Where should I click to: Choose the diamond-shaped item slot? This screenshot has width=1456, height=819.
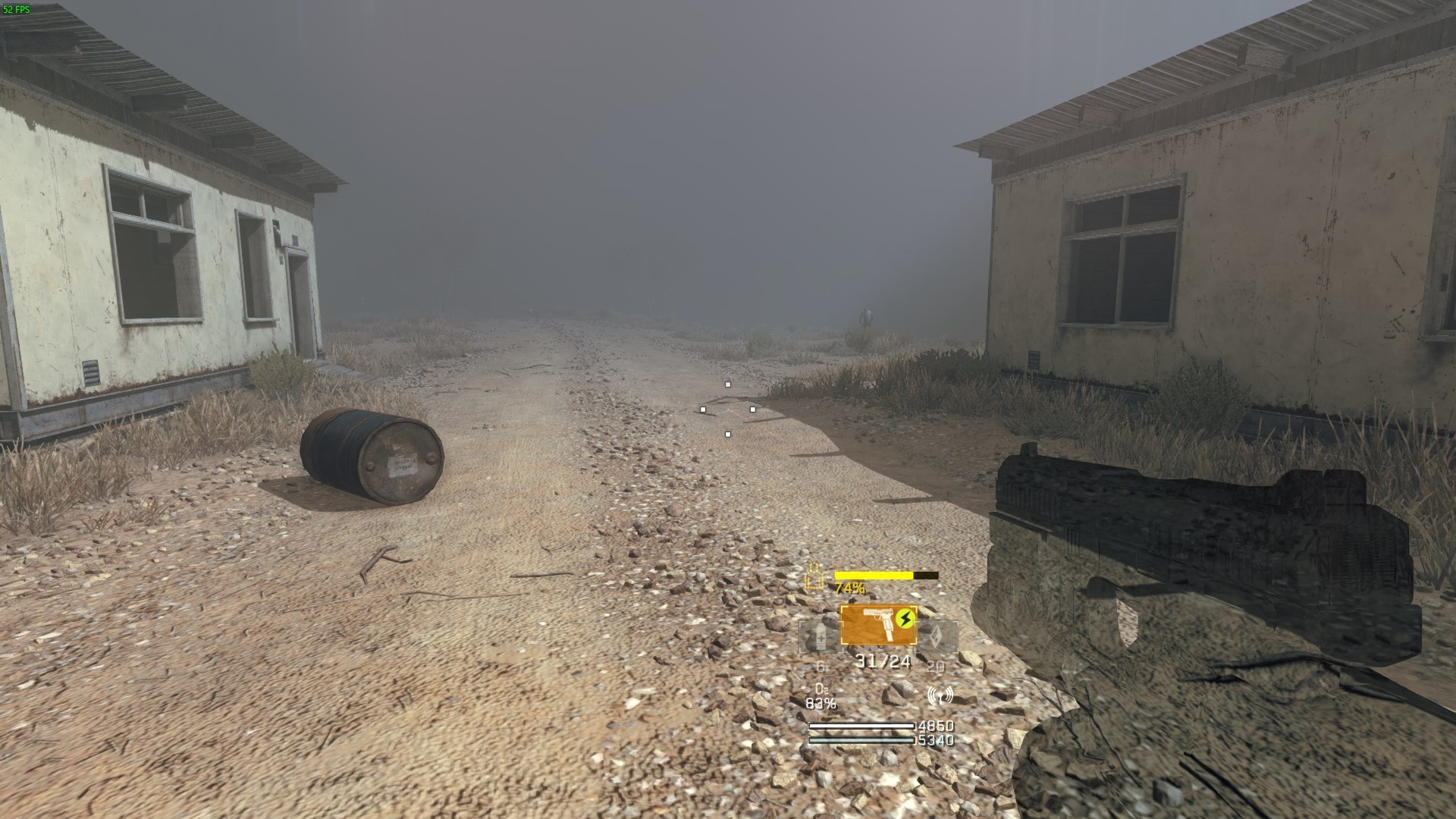pos(937,637)
